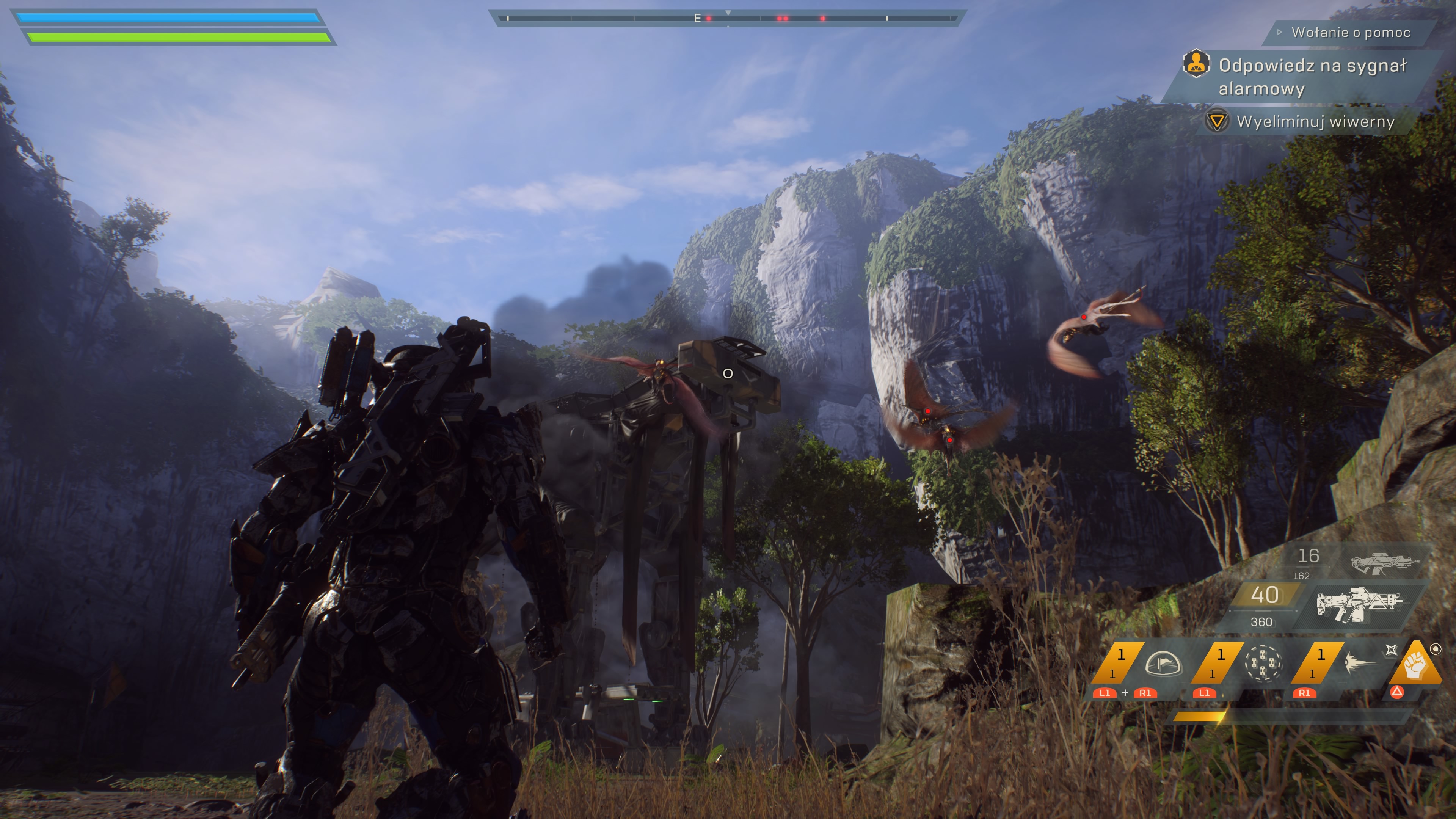
Task: Click the small star icon above abilities
Action: click(x=1392, y=650)
